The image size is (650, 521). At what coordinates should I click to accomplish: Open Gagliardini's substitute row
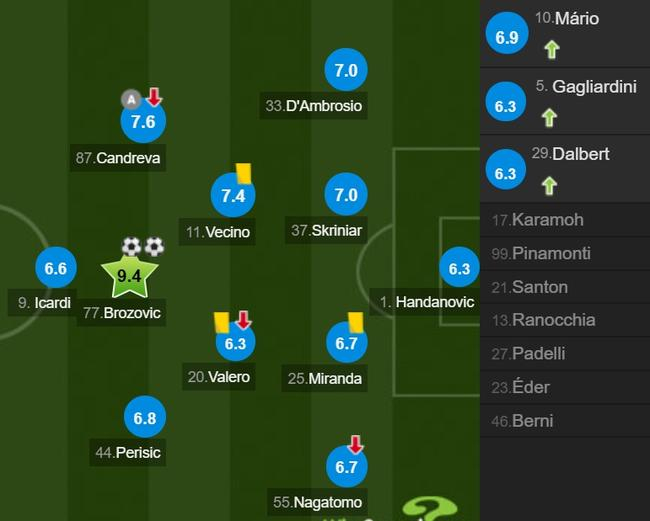point(565,101)
